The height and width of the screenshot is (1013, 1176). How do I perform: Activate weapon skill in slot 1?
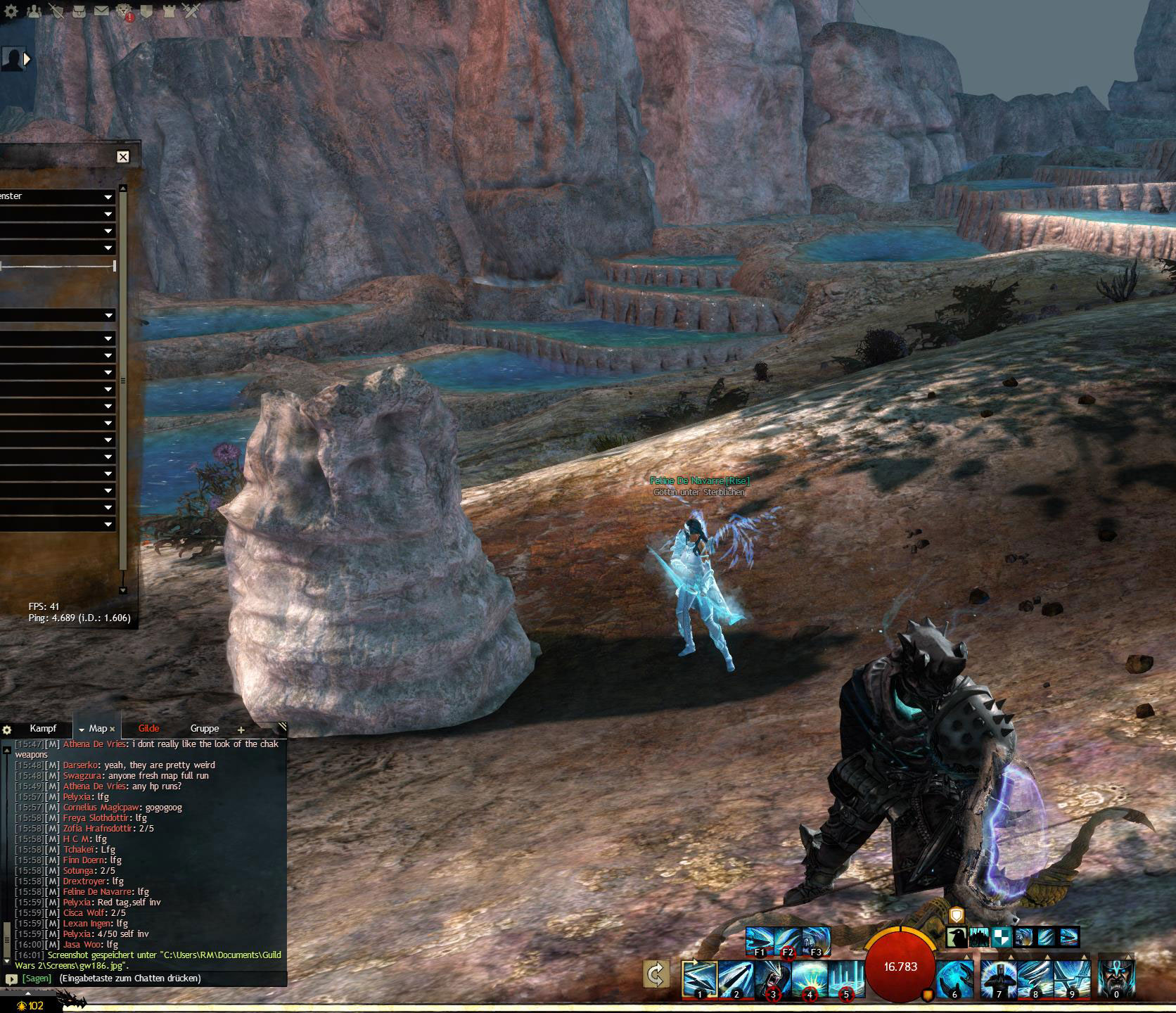tap(699, 979)
